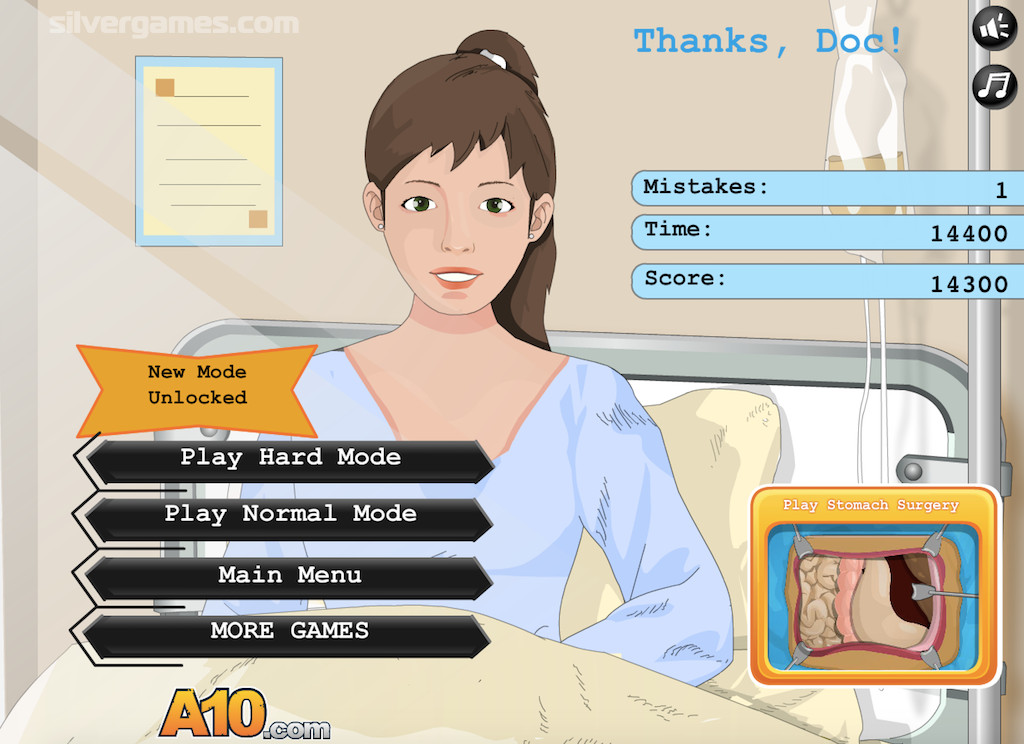Toggle the sound effects speaker icon
This screenshot has width=1024, height=744.
pyautogui.click(x=994, y=29)
